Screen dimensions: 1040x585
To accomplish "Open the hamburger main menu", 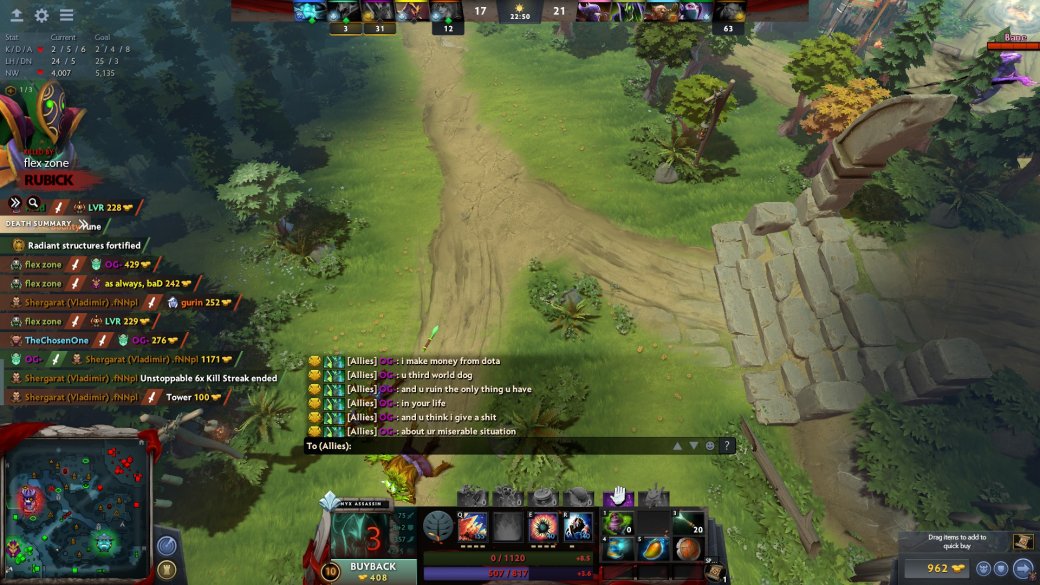I will point(66,15).
